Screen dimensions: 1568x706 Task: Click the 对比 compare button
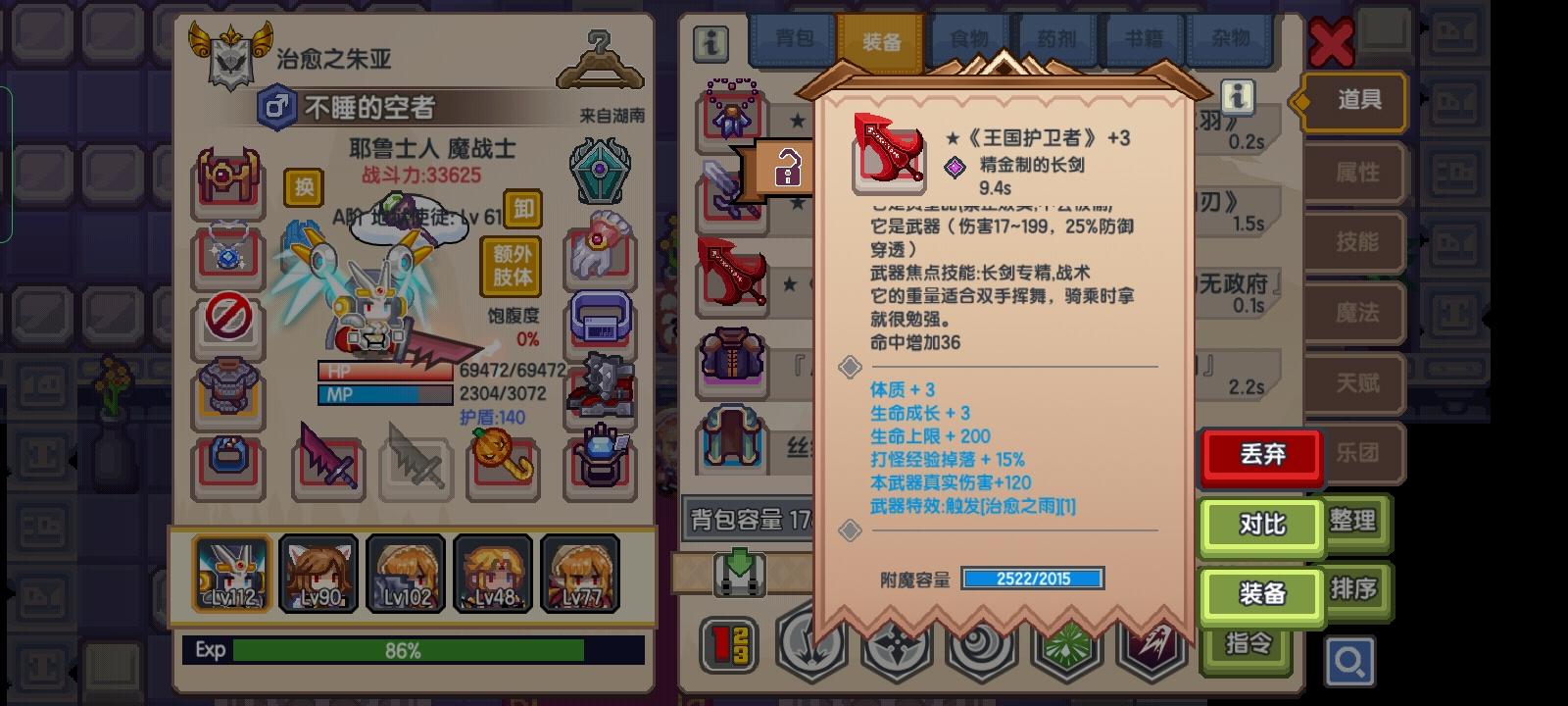coord(1260,526)
